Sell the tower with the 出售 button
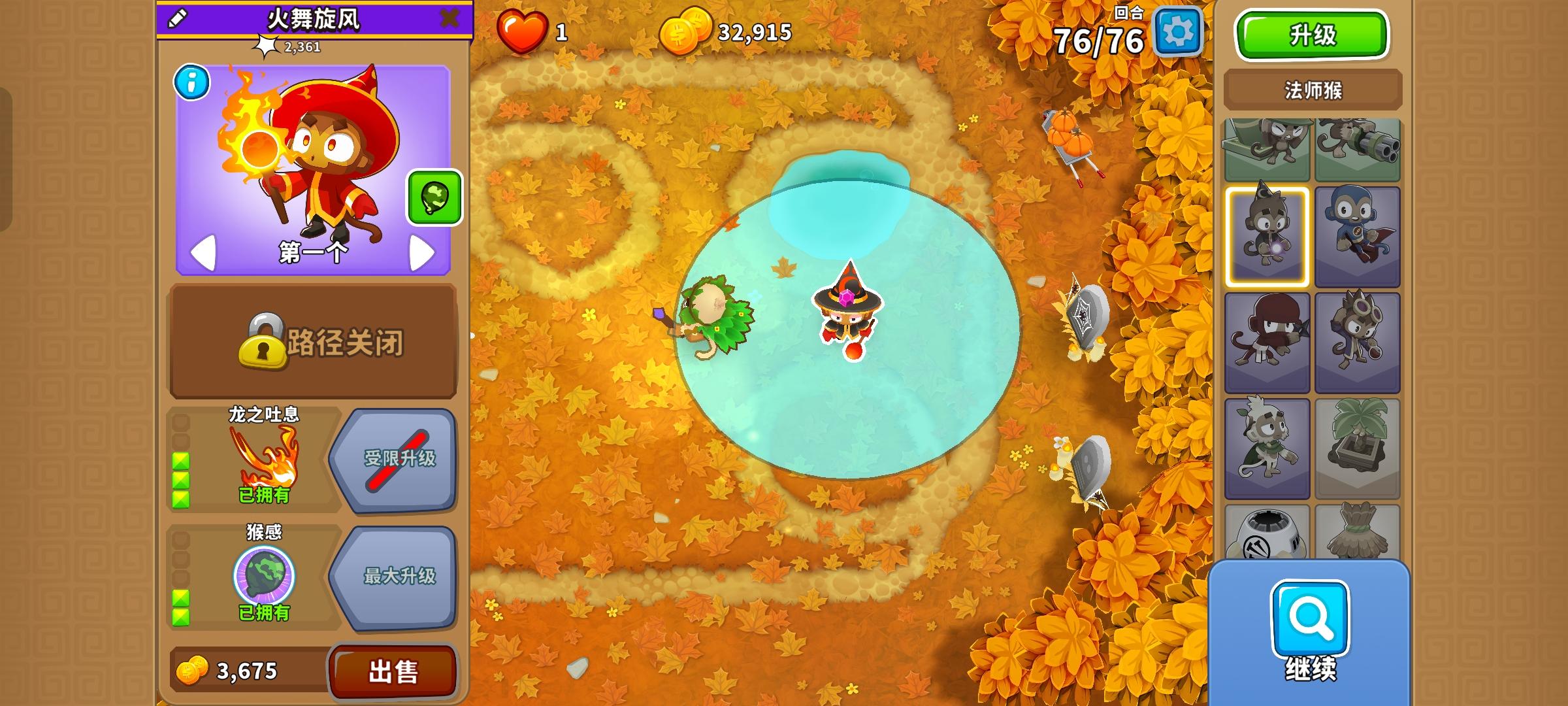Image resolution: width=1568 pixels, height=706 pixels. pos(393,671)
